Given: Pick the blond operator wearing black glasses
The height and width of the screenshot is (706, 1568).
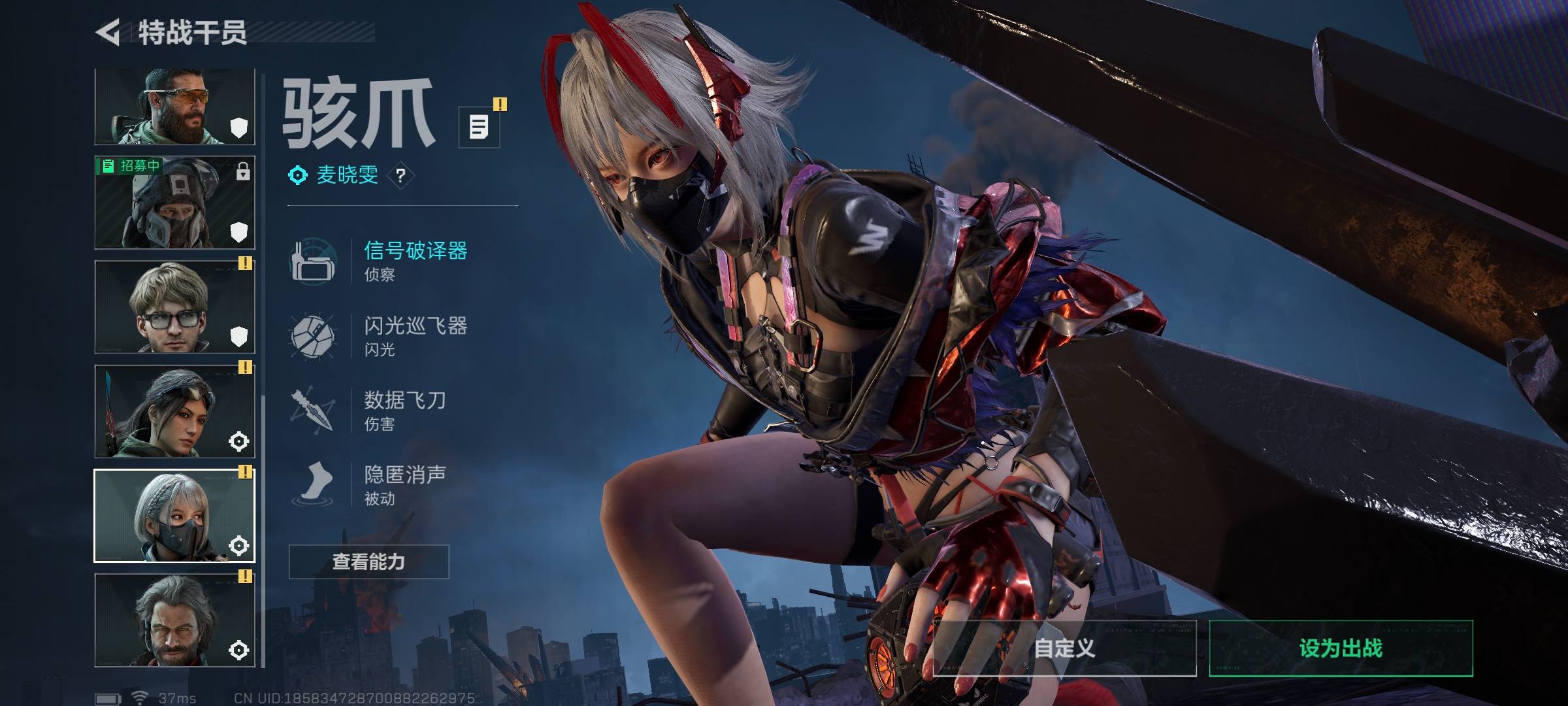Looking at the screenshot, I should (174, 307).
